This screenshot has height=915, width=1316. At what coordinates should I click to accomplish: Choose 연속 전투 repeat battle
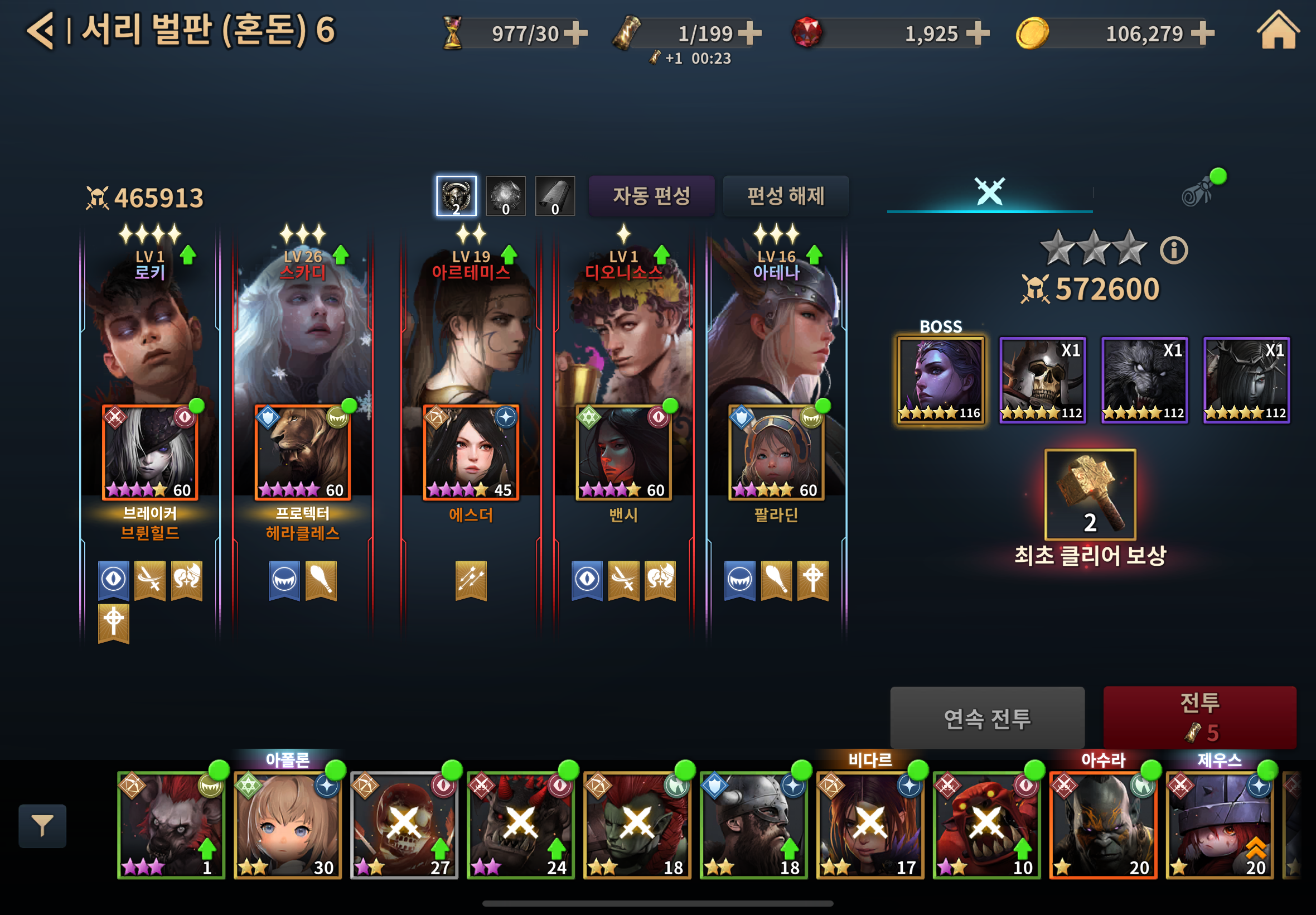point(986,718)
